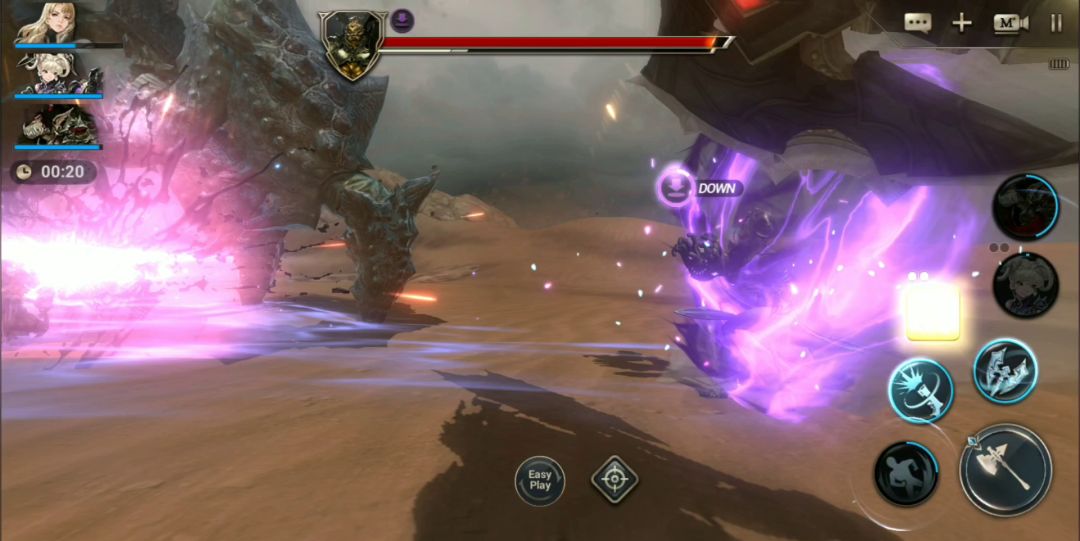Screen dimensions: 1080x541
Task: Open the chat speech bubble
Action: coord(917,23)
